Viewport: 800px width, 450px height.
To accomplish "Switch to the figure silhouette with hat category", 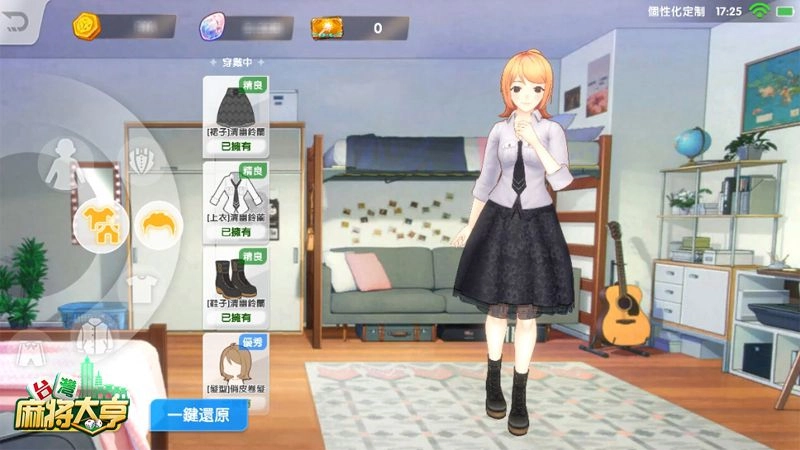I will pyautogui.click(x=61, y=159).
